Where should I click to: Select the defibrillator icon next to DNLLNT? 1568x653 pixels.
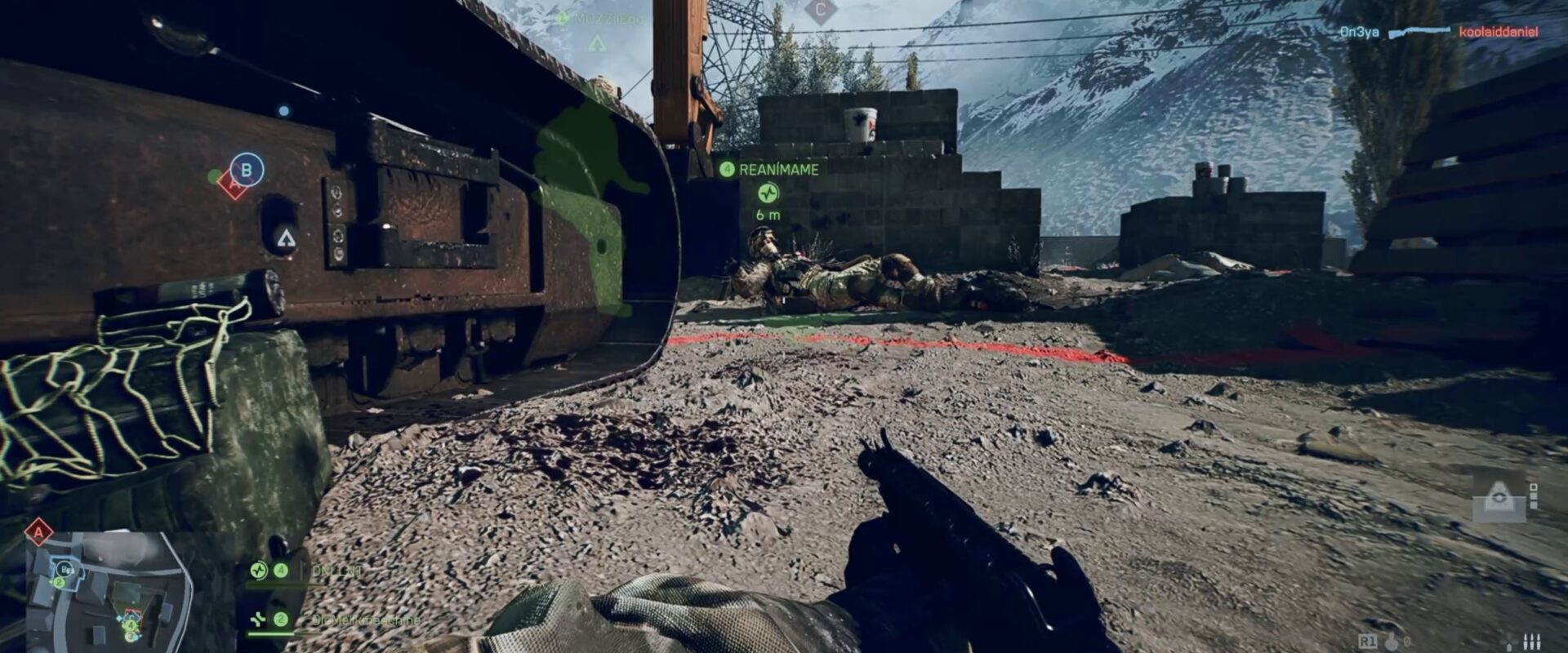click(259, 570)
